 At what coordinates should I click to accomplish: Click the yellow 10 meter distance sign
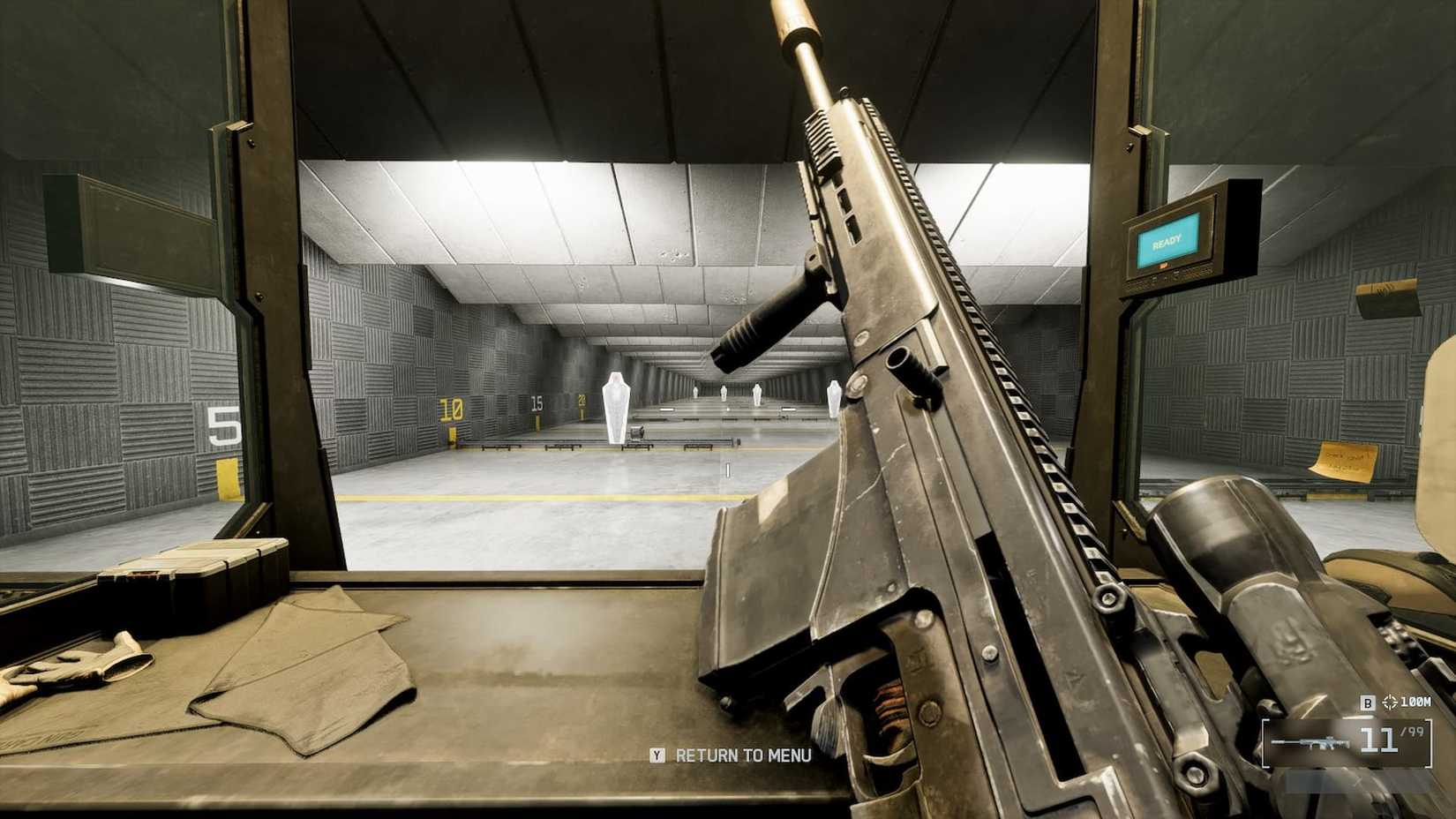451,408
